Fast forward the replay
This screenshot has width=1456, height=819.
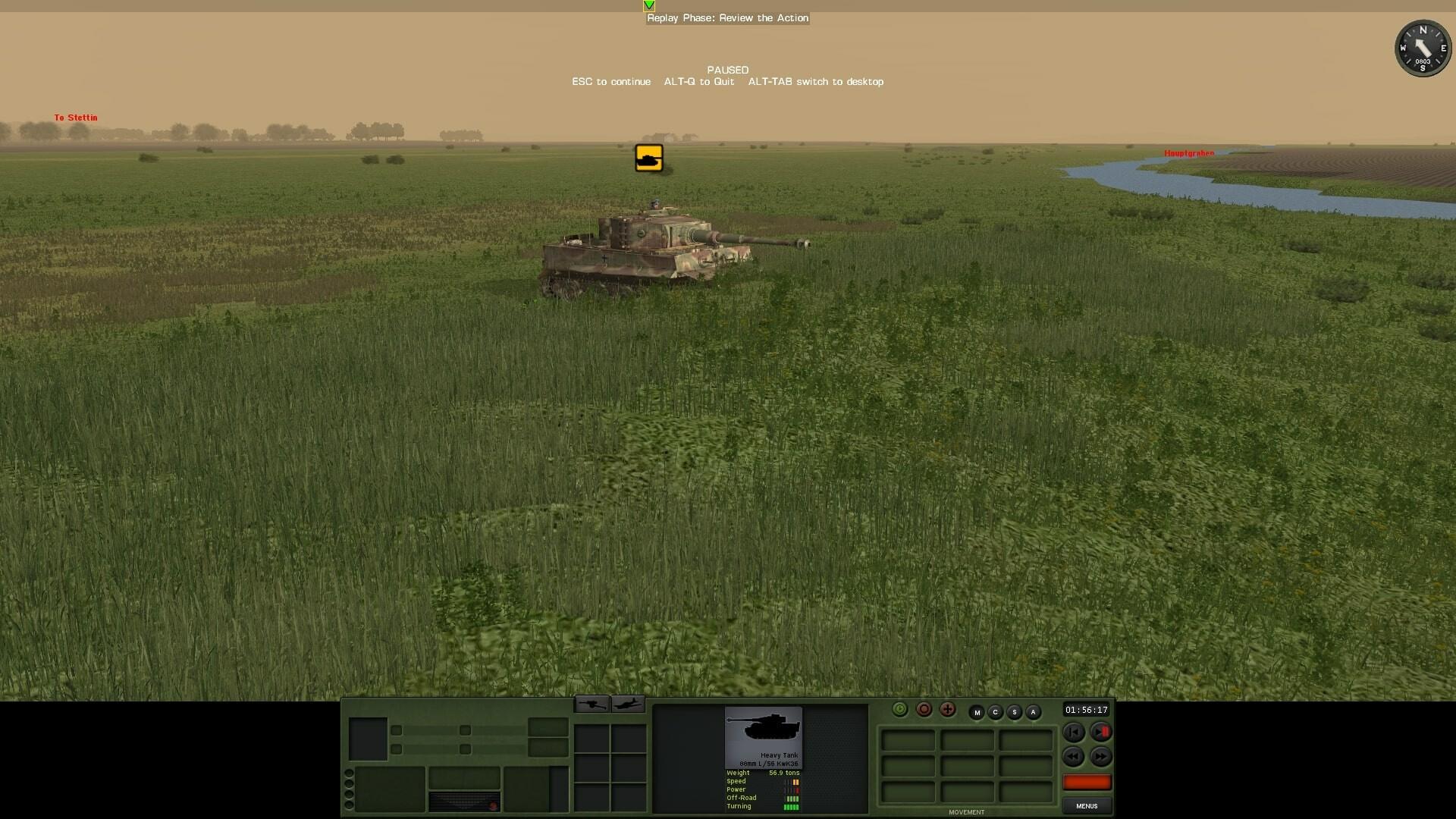[1102, 756]
